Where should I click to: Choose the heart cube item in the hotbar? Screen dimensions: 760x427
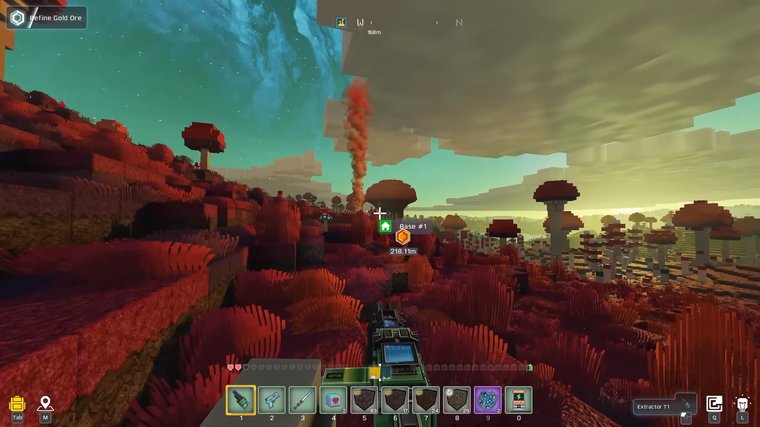(x=334, y=400)
